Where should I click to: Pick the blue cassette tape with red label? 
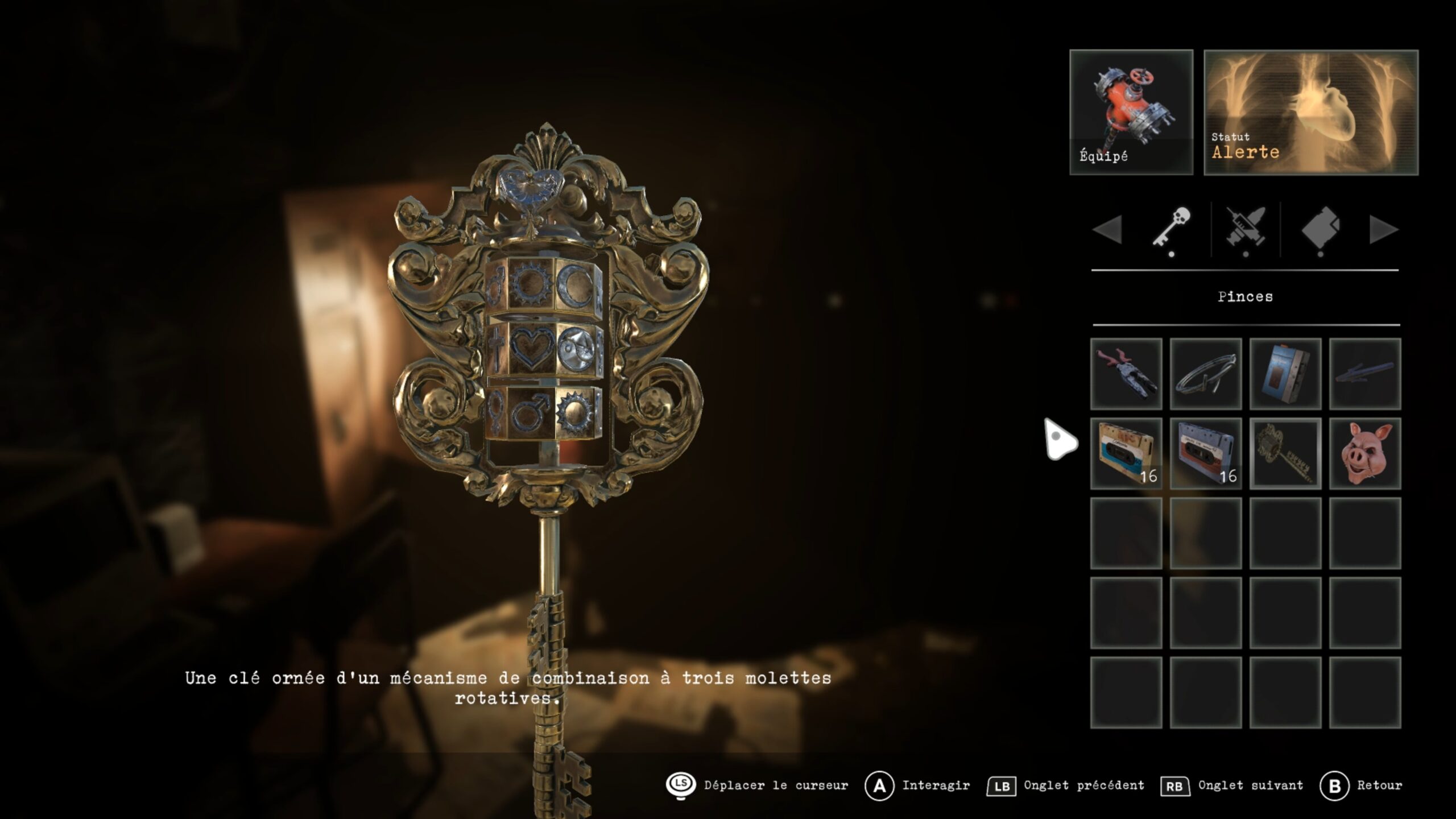[x=1205, y=453]
